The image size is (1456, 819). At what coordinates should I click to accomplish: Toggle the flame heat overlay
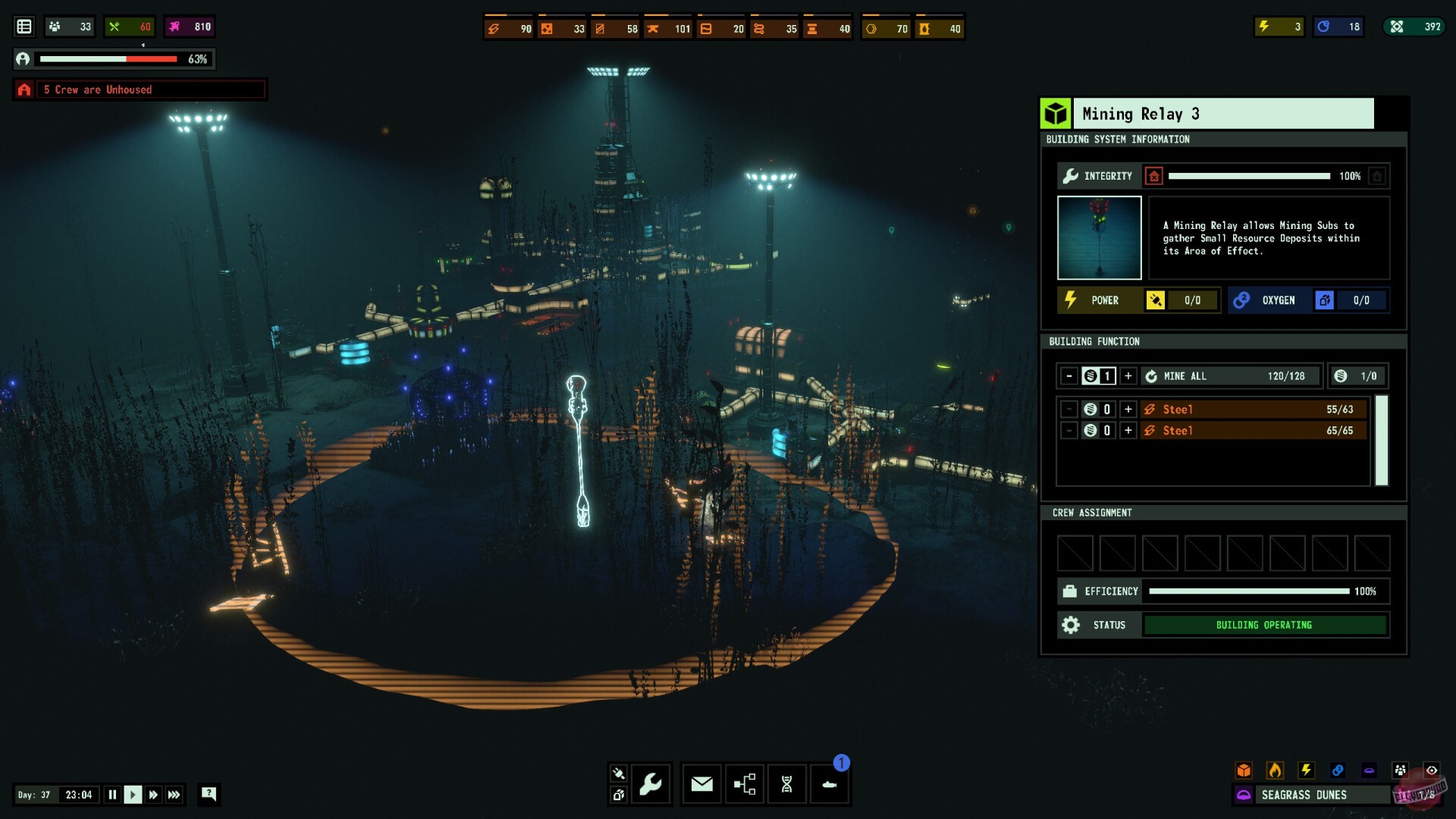[1276, 770]
